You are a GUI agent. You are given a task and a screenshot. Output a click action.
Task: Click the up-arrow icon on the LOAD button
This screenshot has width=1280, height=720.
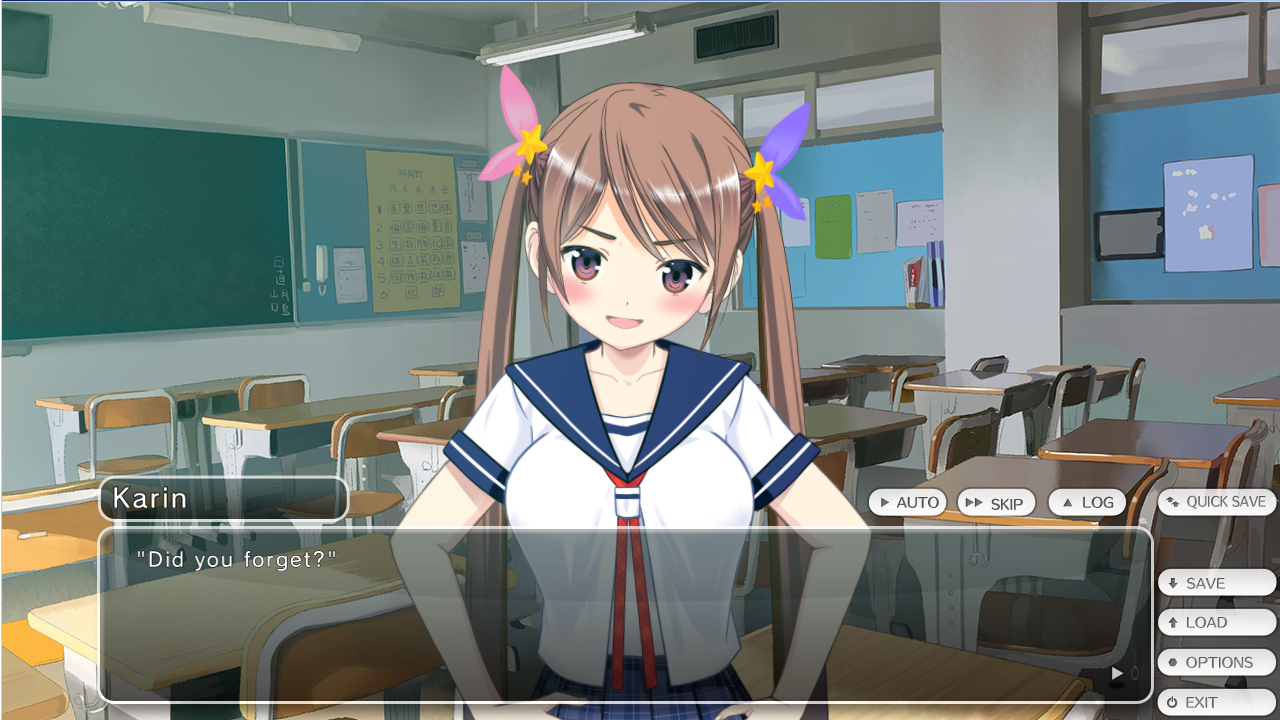(1172, 622)
